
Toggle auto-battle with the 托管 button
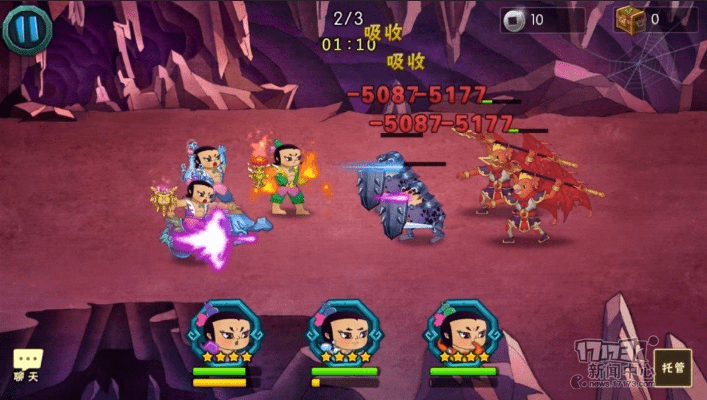672,367
